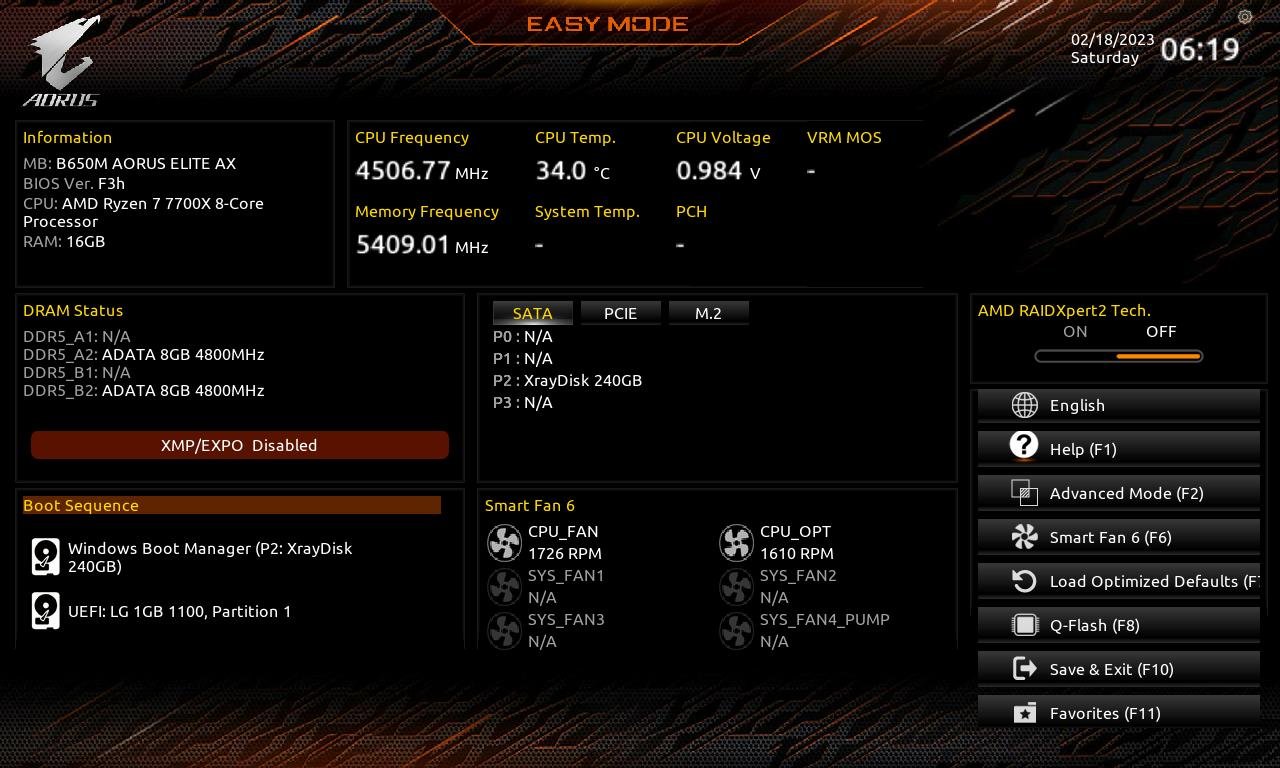Image resolution: width=1280 pixels, height=768 pixels.
Task: Open the Smart Fan 6 section header
Action: point(530,505)
